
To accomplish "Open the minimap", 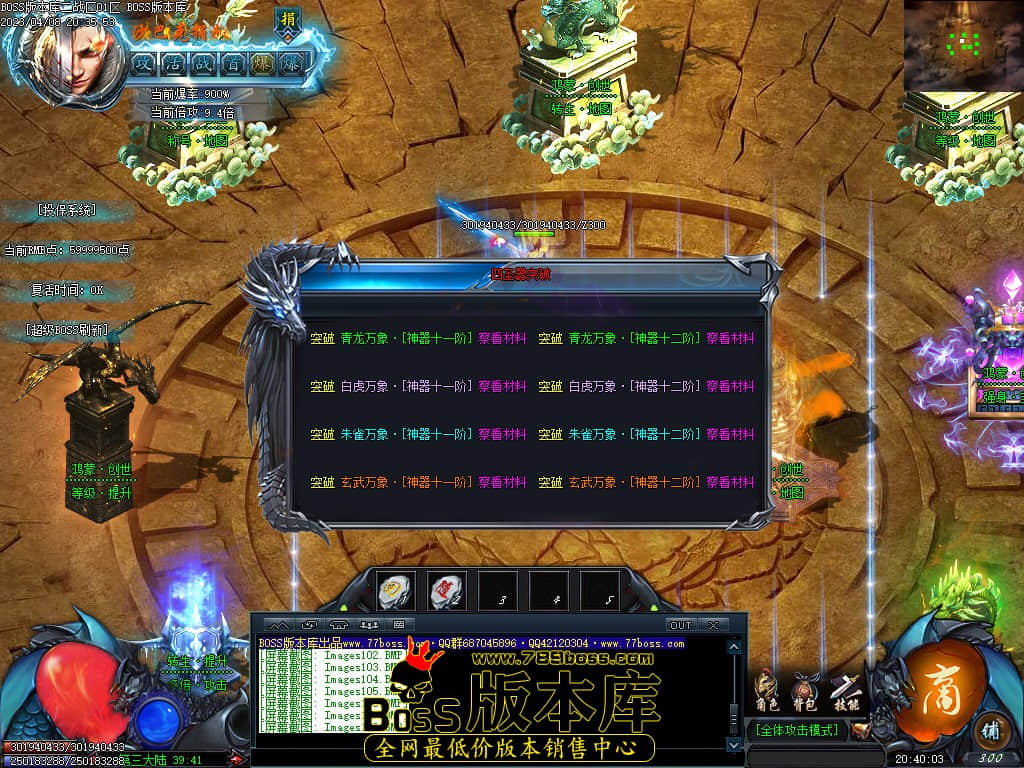I will 962,44.
